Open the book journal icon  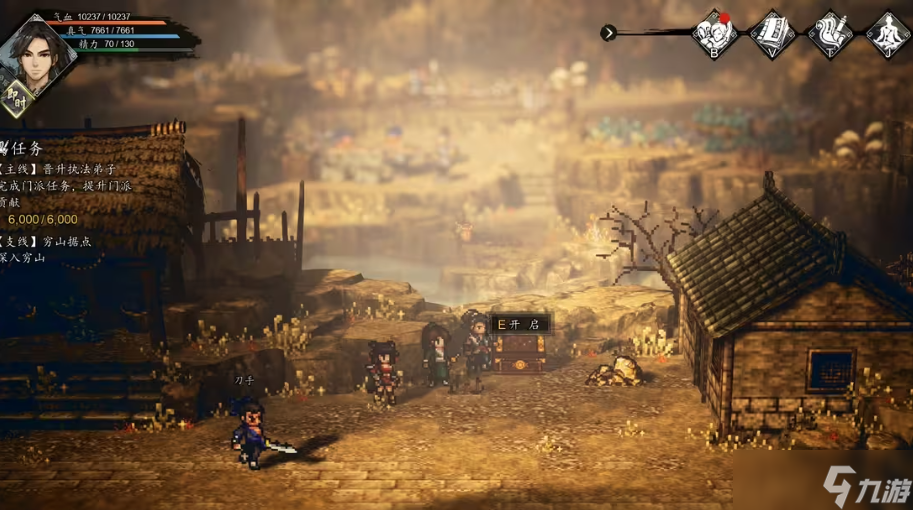[773, 34]
